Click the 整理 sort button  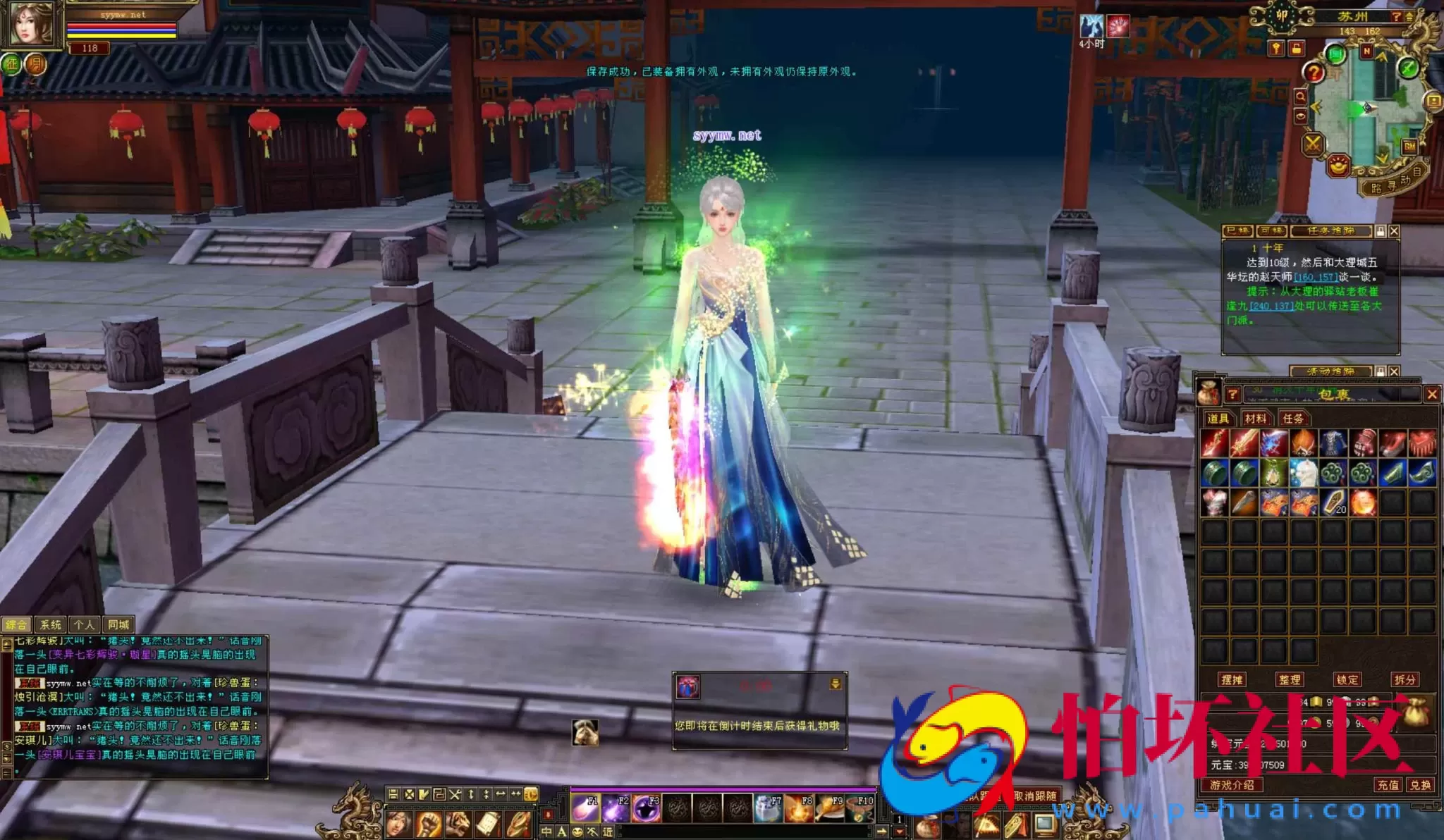1290,680
